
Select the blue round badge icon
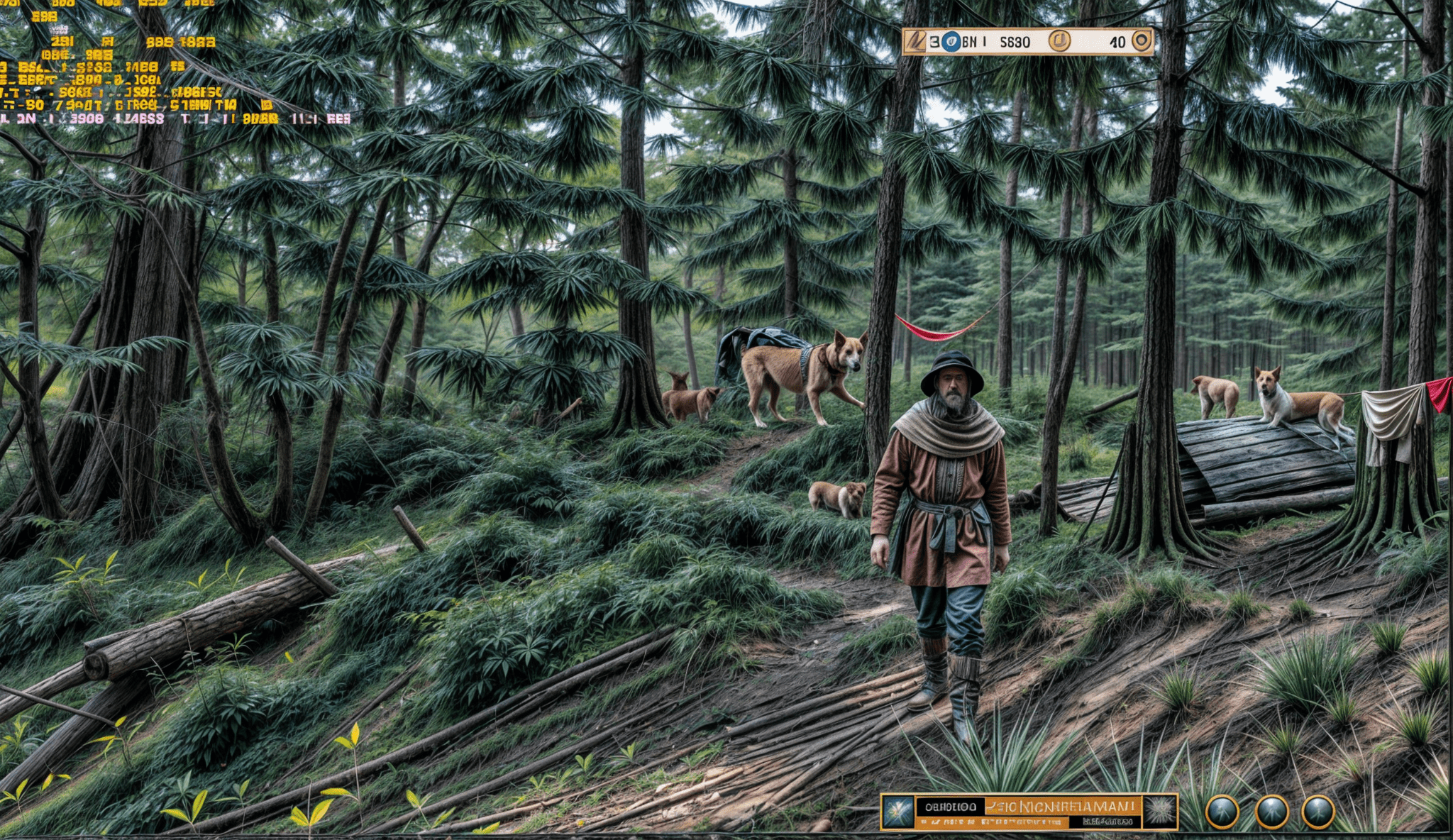[951, 42]
